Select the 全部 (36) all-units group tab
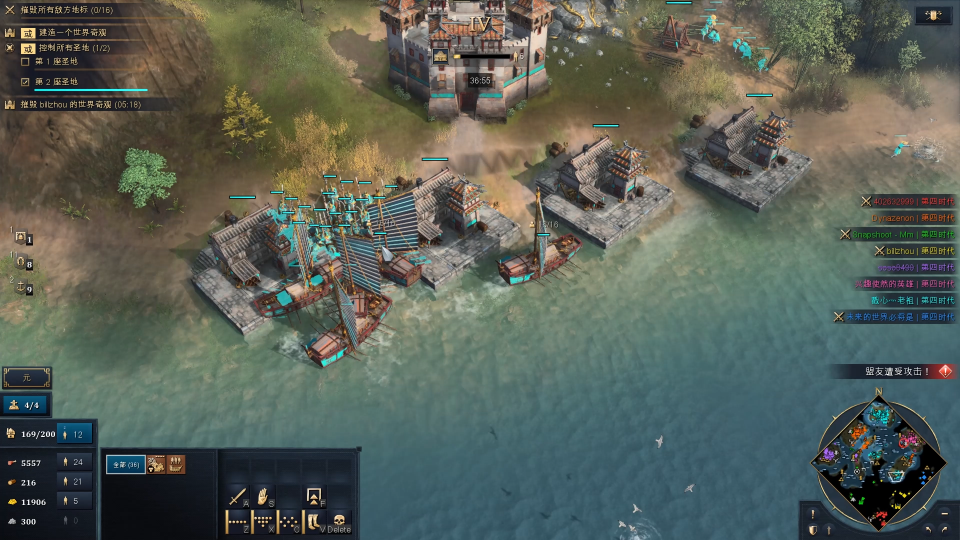960x540 pixels. (126, 465)
